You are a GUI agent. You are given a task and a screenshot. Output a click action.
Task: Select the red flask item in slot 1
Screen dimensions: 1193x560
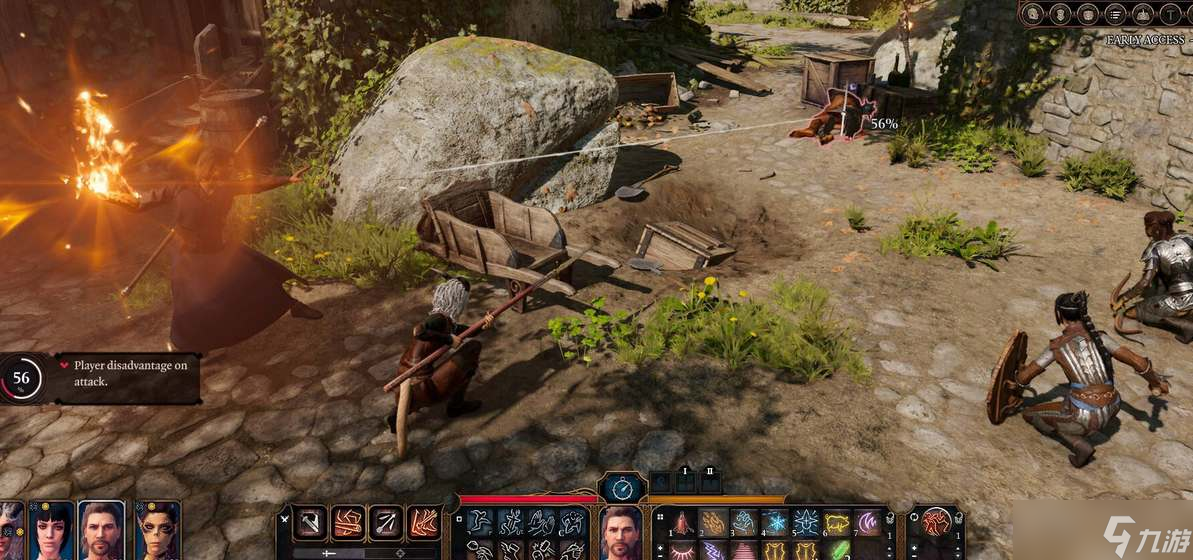[x=683, y=523]
